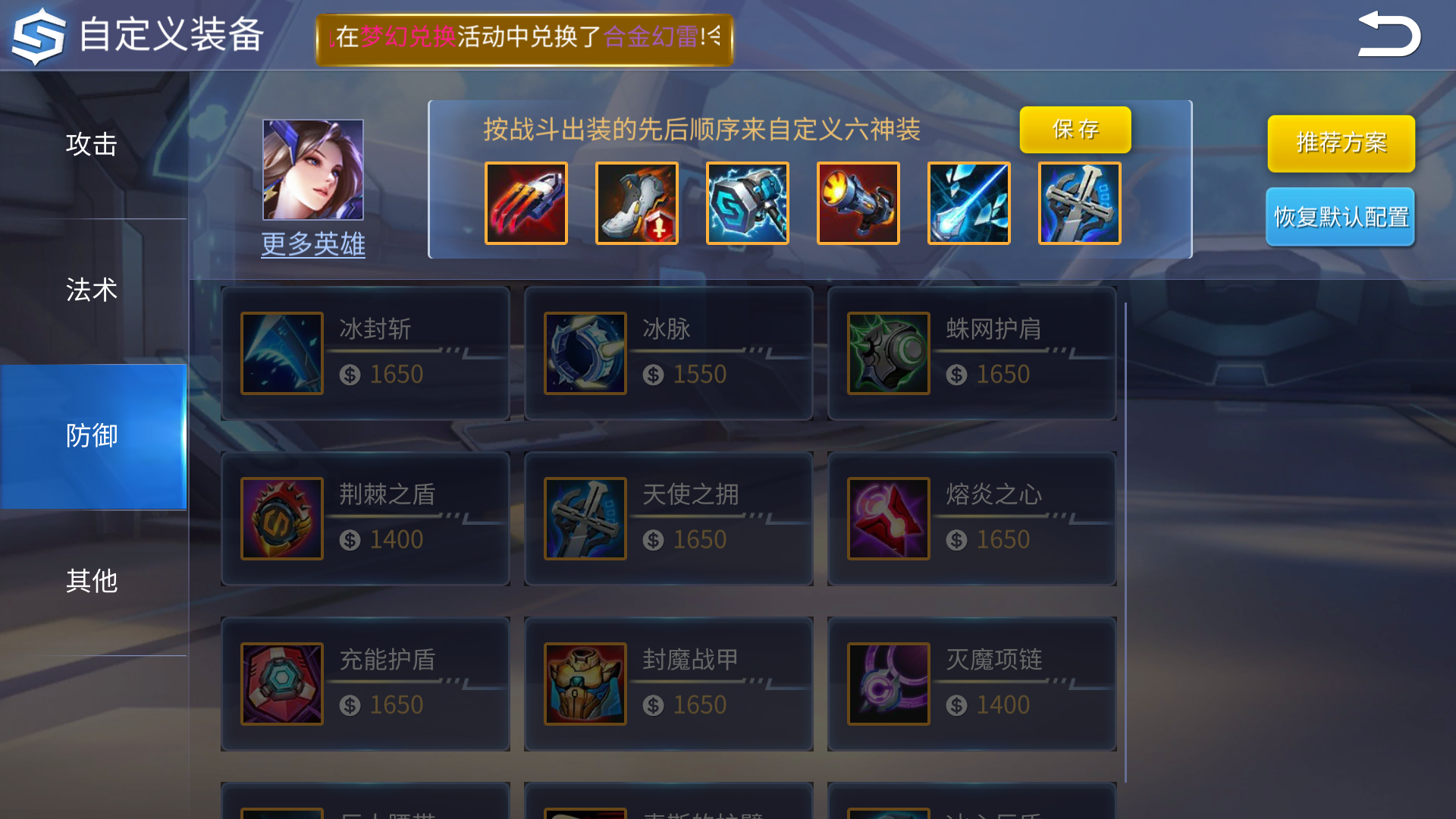Select the first equipped claw item icon
1456x819 pixels.
(x=526, y=202)
